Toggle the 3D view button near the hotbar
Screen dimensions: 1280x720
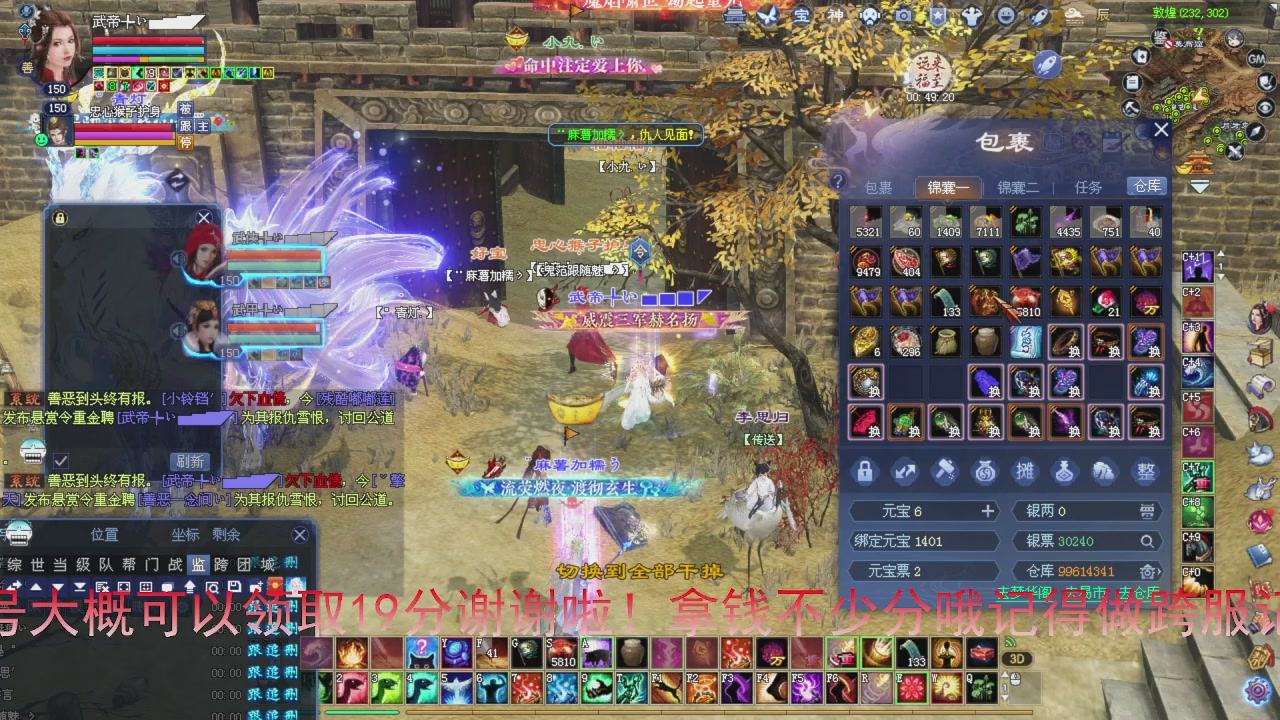tap(1017, 657)
